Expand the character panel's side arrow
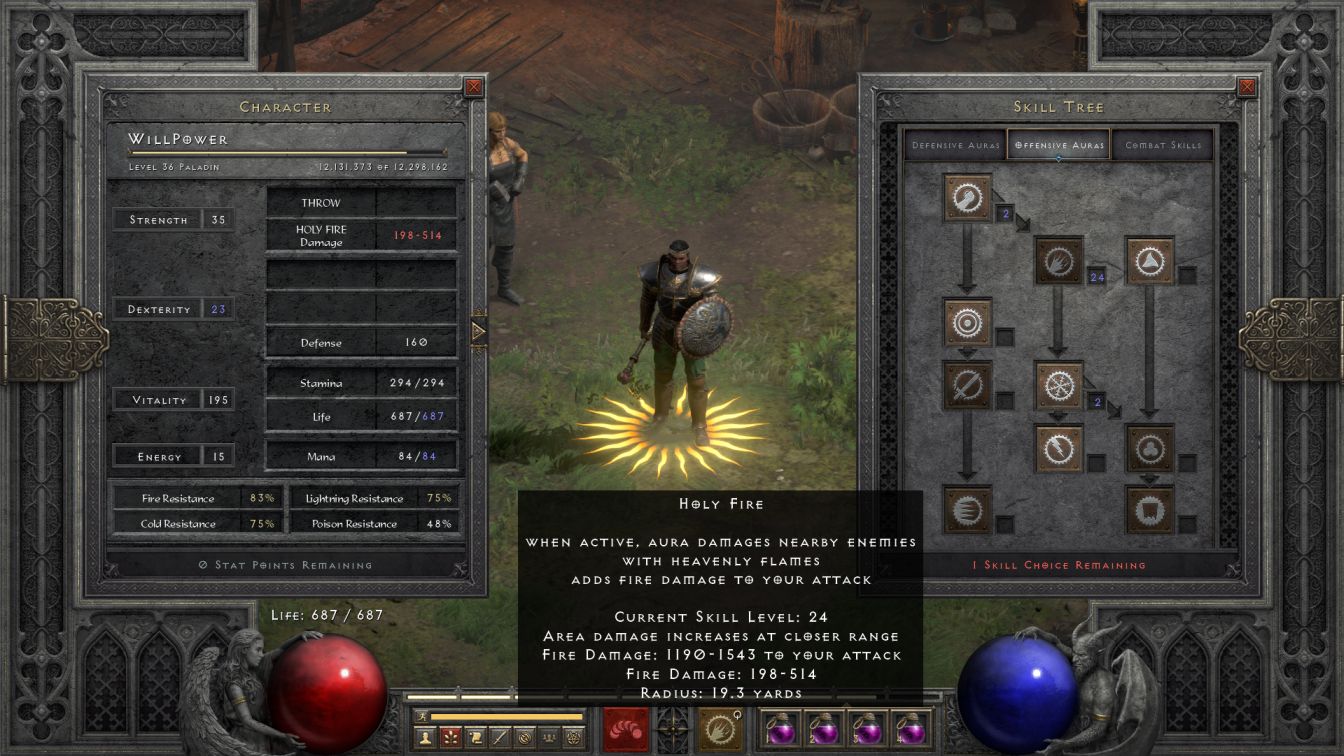This screenshot has width=1344, height=756. (478, 329)
